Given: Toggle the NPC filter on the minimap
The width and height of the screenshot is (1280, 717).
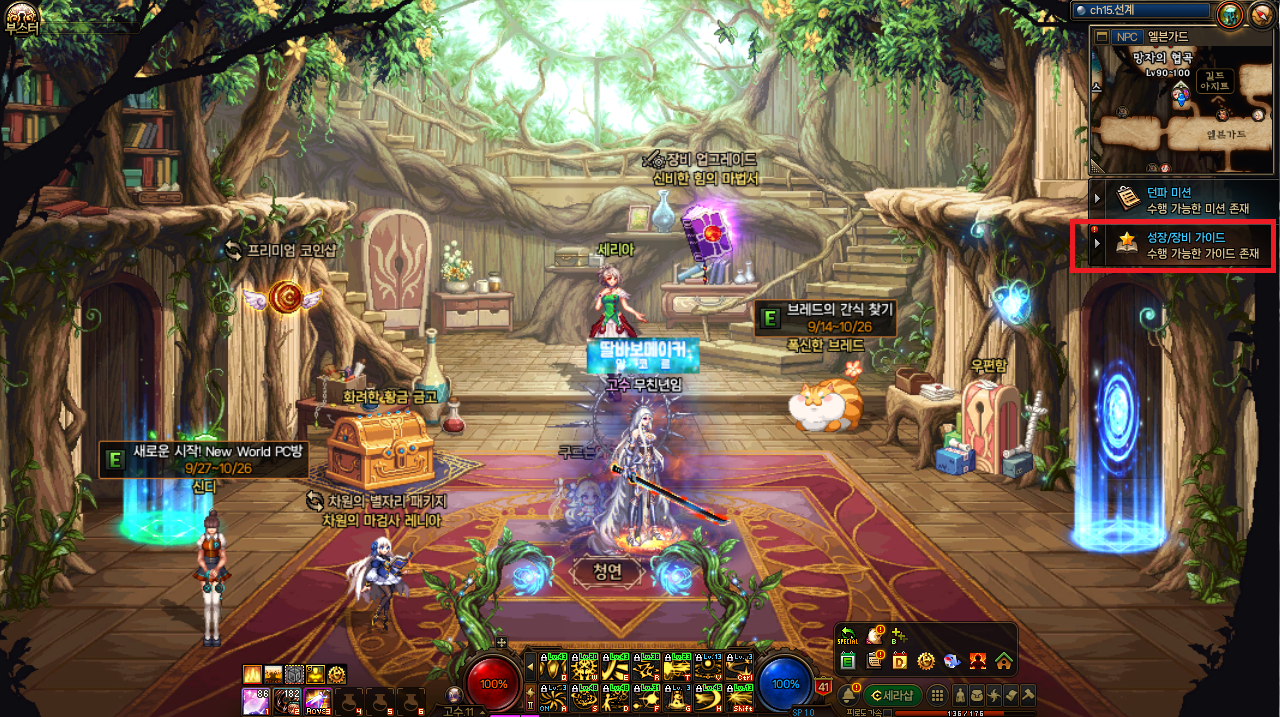Looking at the screenshot, I should click(1127, 37).
